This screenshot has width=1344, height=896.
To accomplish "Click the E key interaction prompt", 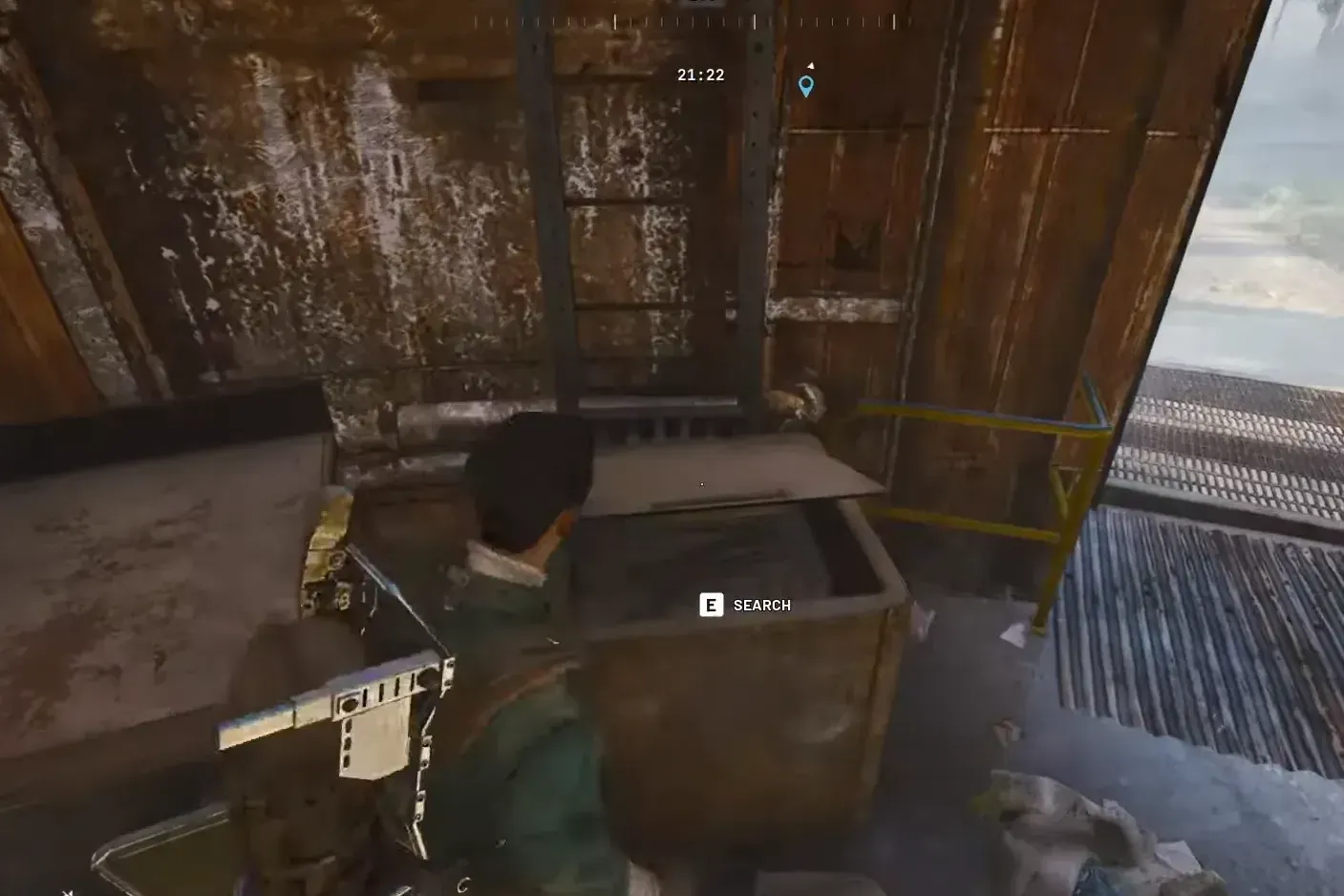I will tap(711, 605).
